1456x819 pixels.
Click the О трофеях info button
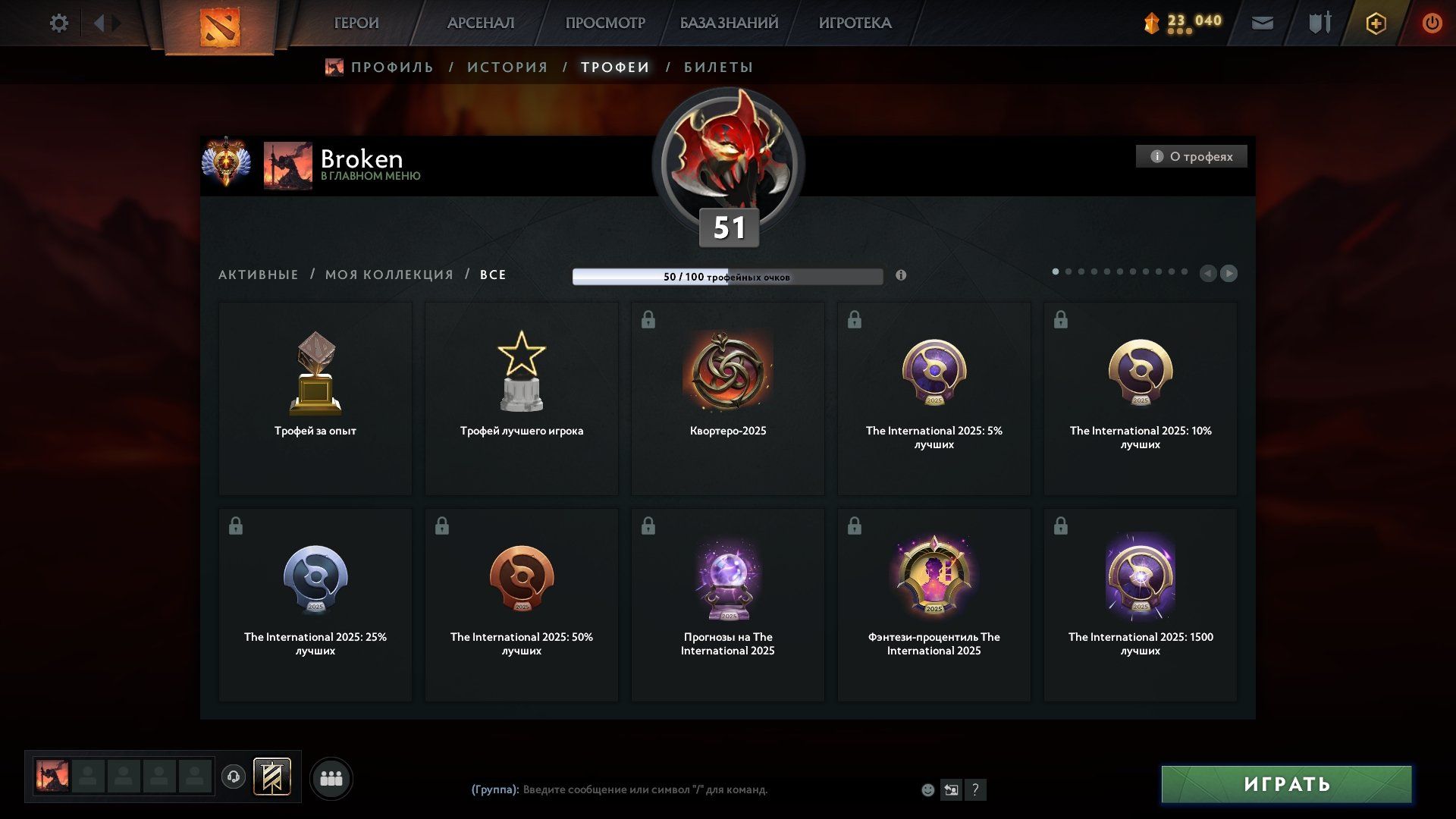coord(1191,156)
